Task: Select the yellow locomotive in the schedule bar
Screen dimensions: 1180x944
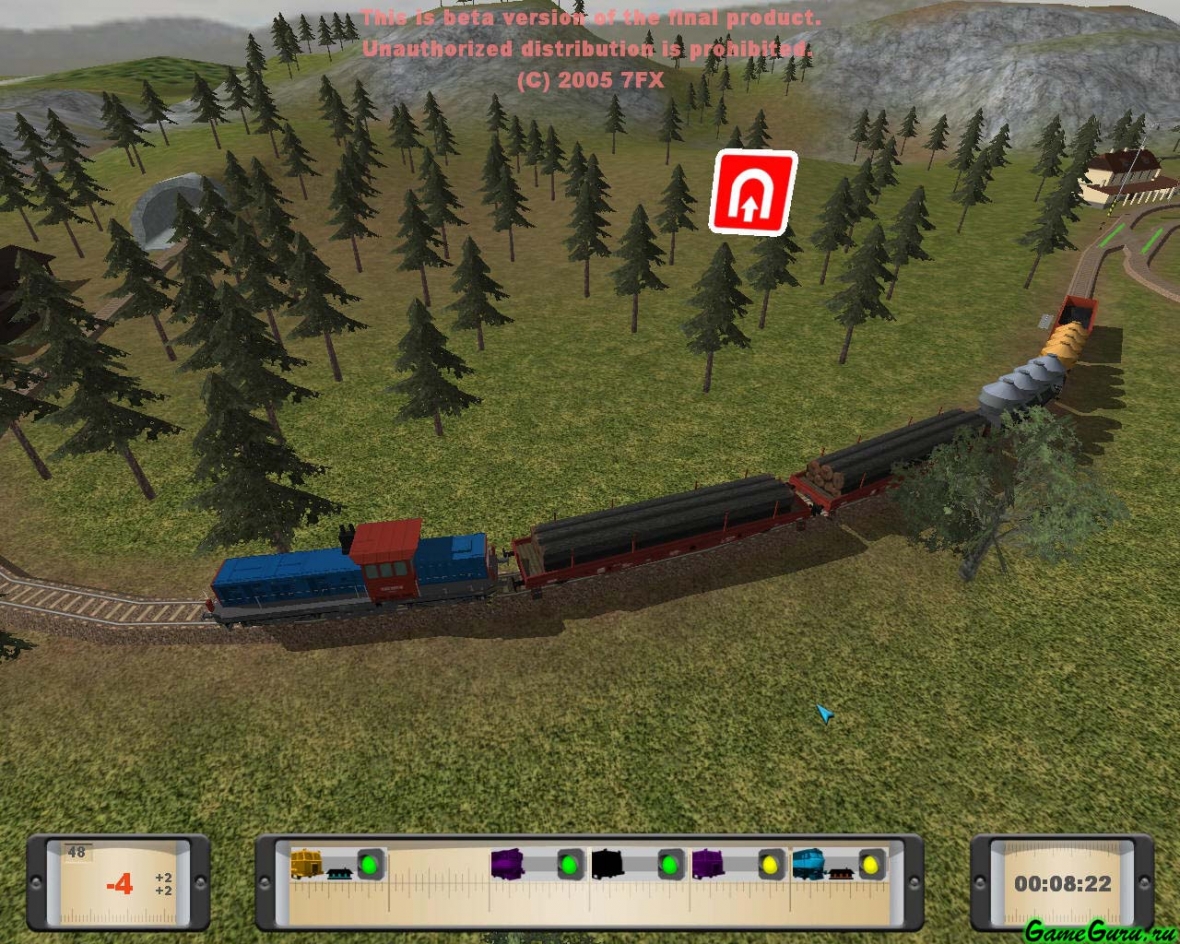Action: tap(306, 863)
